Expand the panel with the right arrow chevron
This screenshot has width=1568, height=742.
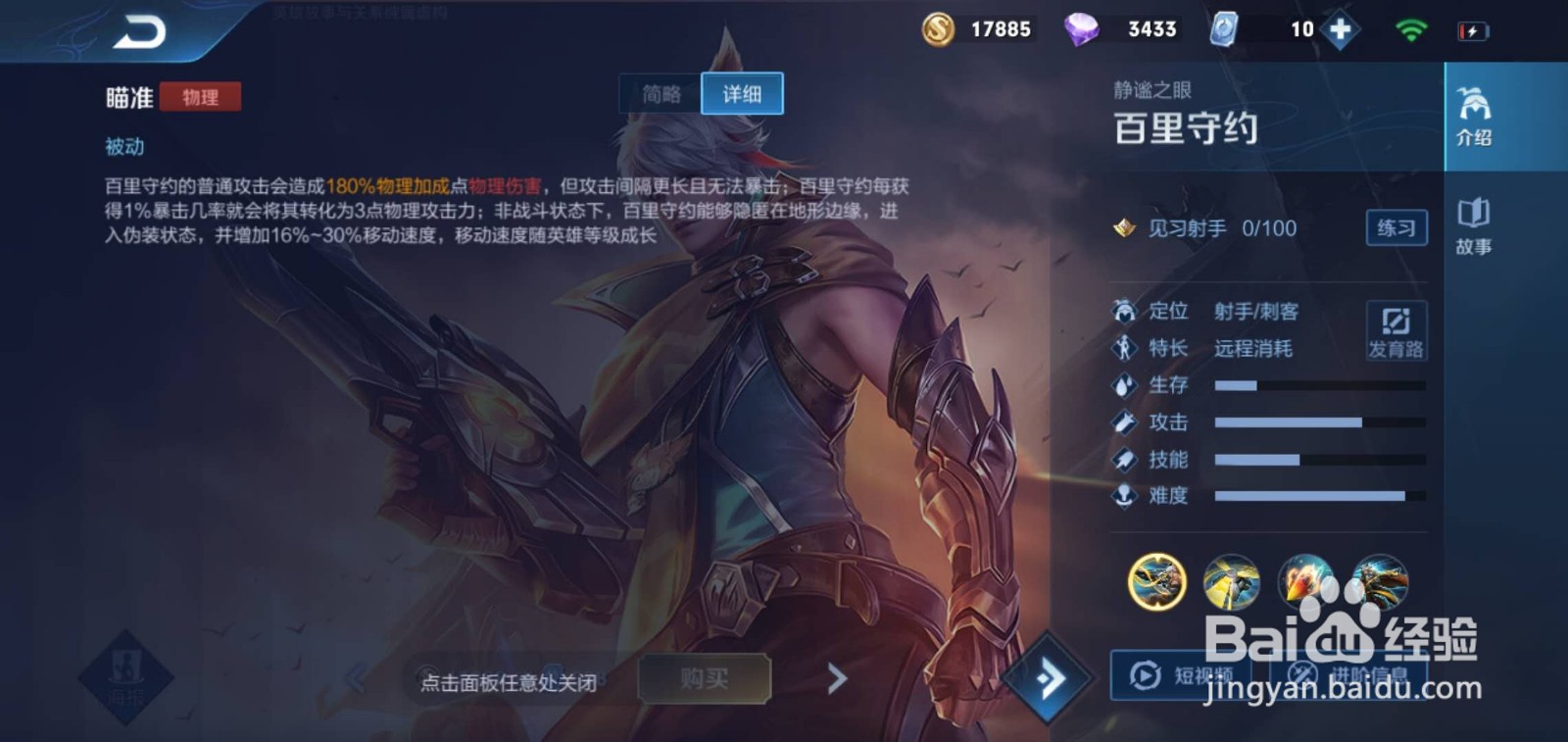835,677
